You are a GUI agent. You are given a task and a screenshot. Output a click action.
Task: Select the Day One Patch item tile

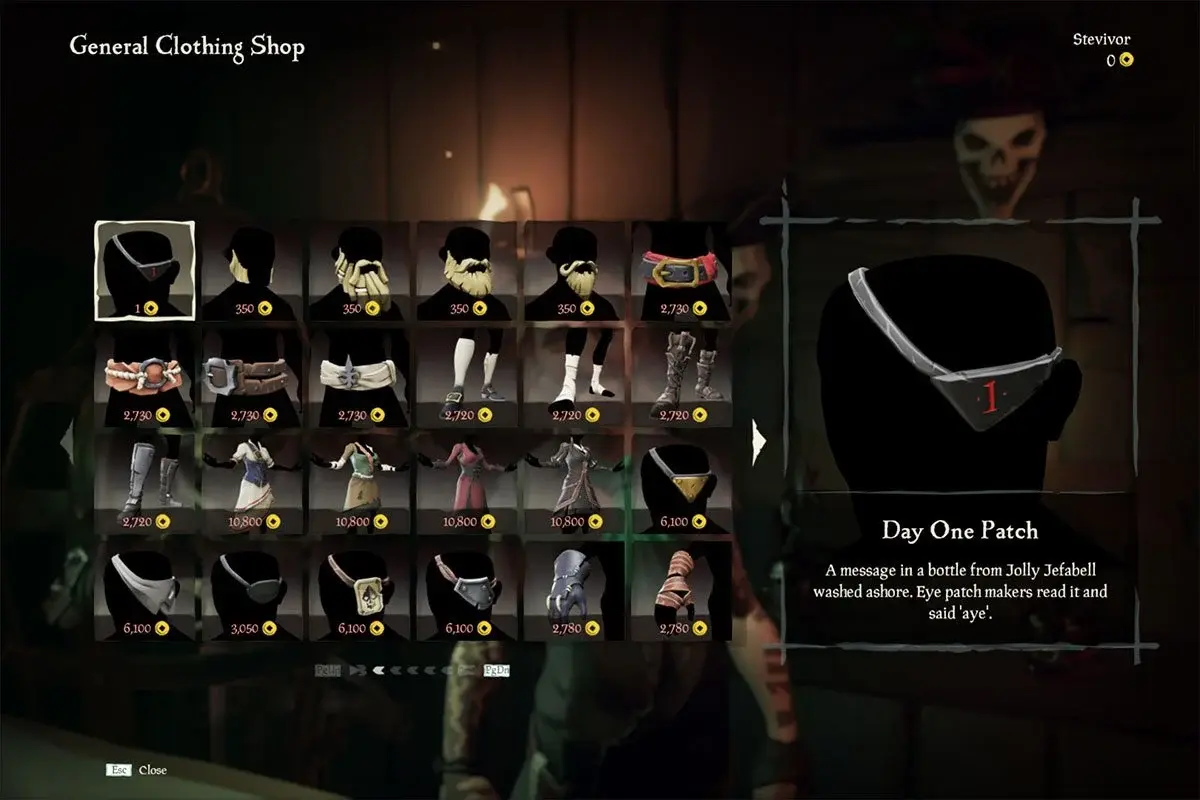click(x=145, y=270)
